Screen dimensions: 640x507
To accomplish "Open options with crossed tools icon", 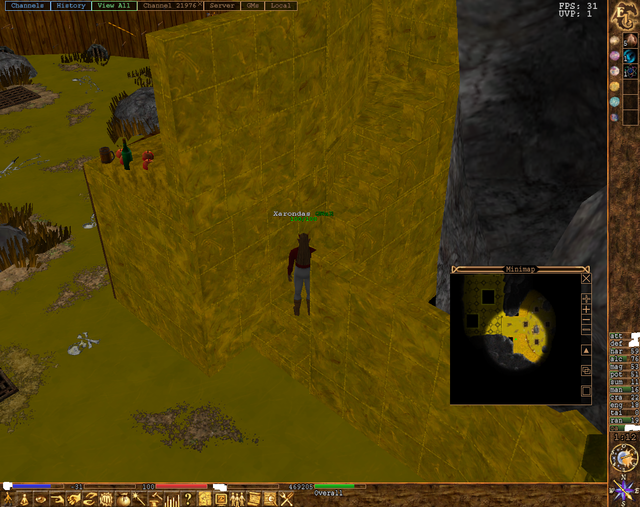I will pyautogui.click(x=285, y=499).
